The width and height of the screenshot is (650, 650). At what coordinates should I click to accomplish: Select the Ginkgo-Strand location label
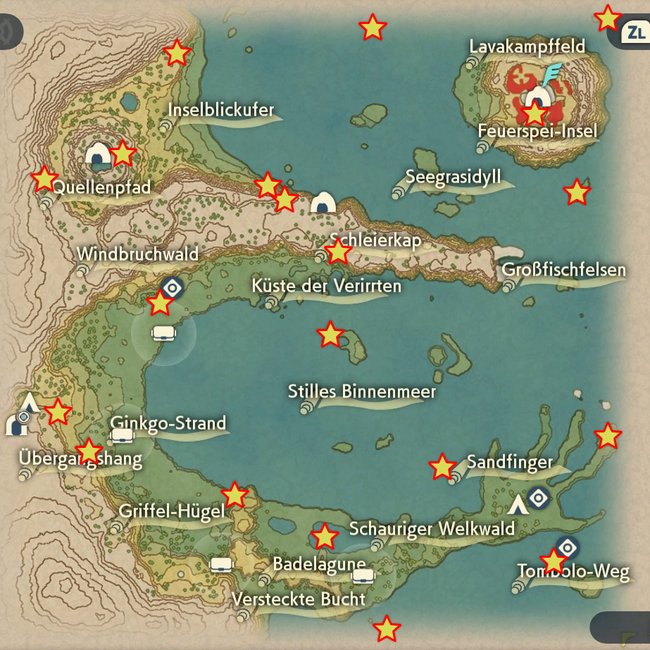pos(169,423)
